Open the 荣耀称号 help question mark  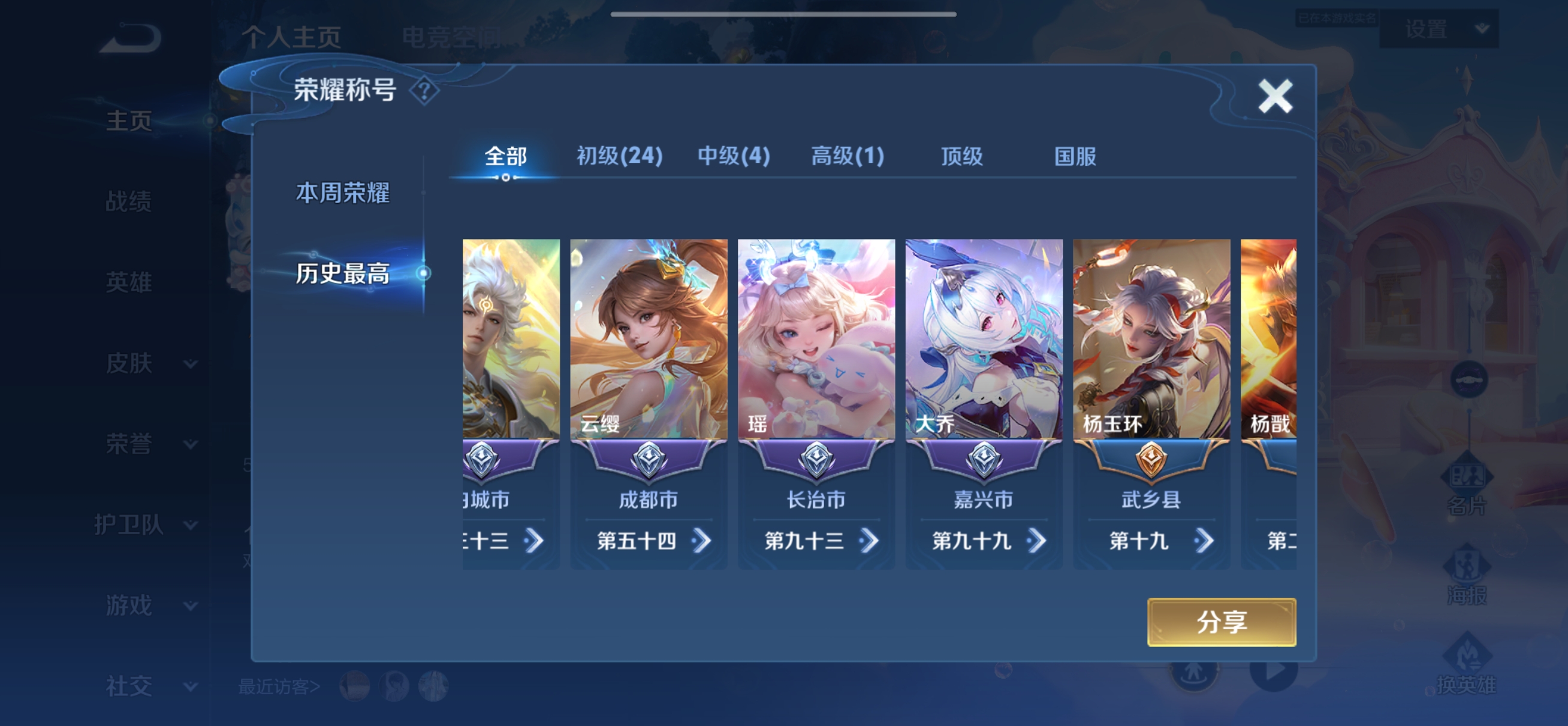(424, 91)
